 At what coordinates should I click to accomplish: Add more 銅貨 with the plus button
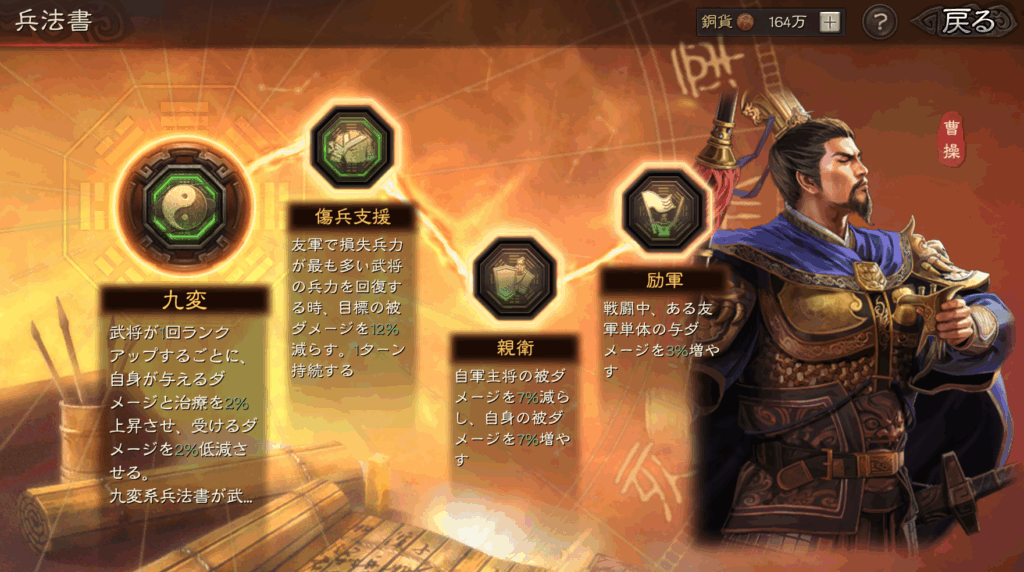pos(830,22)
